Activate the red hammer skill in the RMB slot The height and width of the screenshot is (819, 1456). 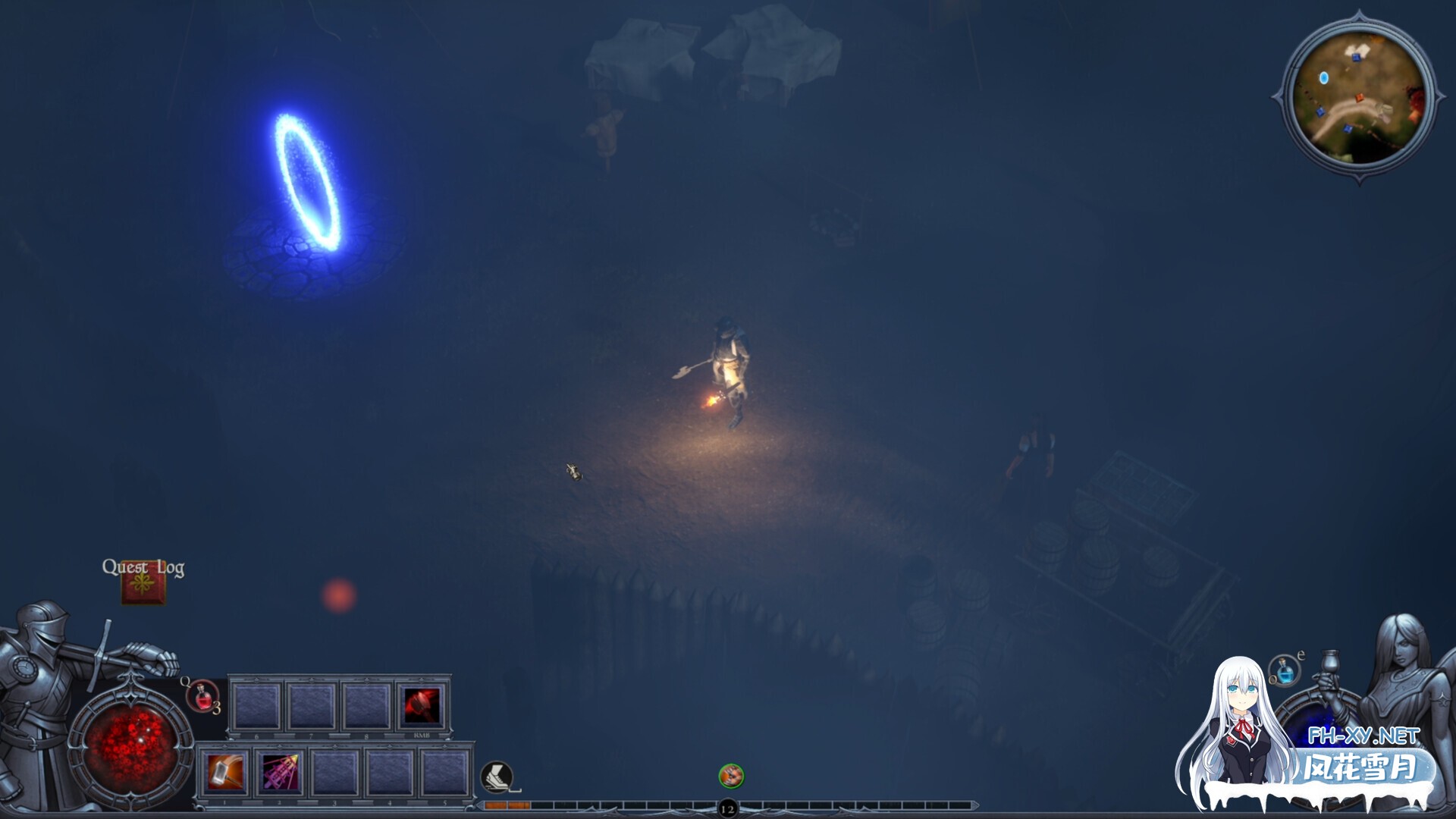point(422,705)
